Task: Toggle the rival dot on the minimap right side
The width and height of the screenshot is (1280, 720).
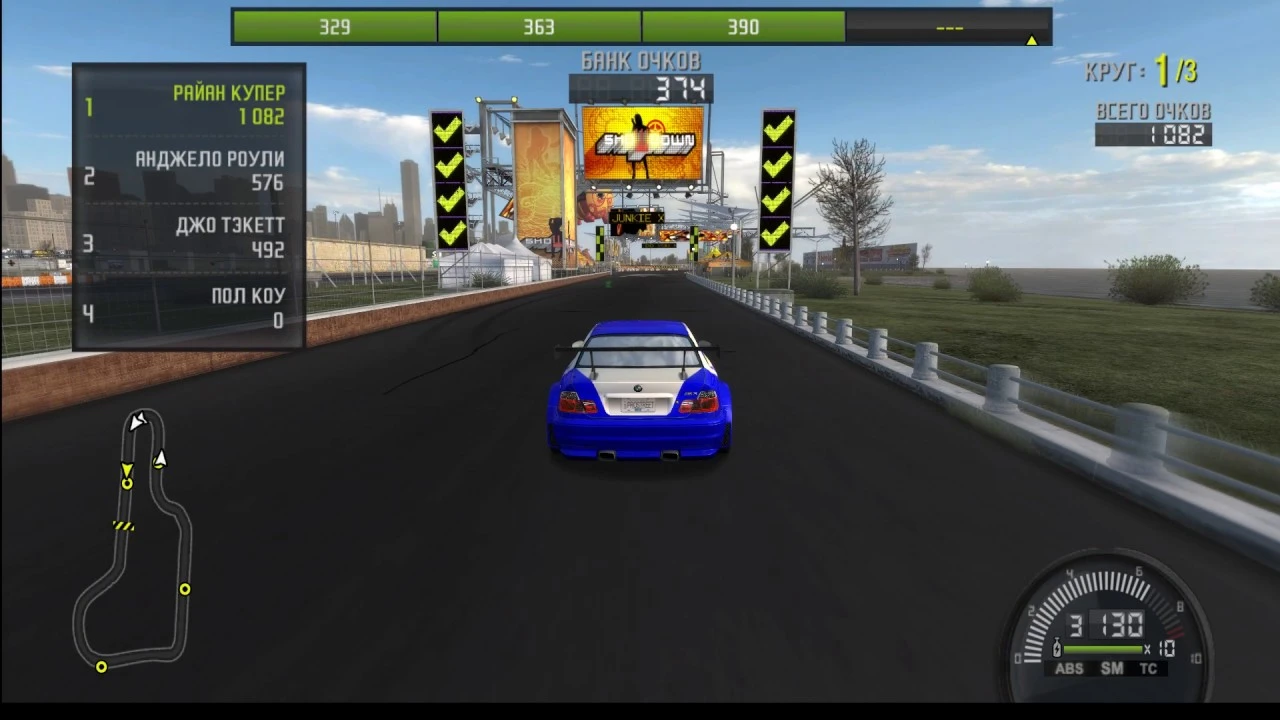Action: (x=184, y=590)
